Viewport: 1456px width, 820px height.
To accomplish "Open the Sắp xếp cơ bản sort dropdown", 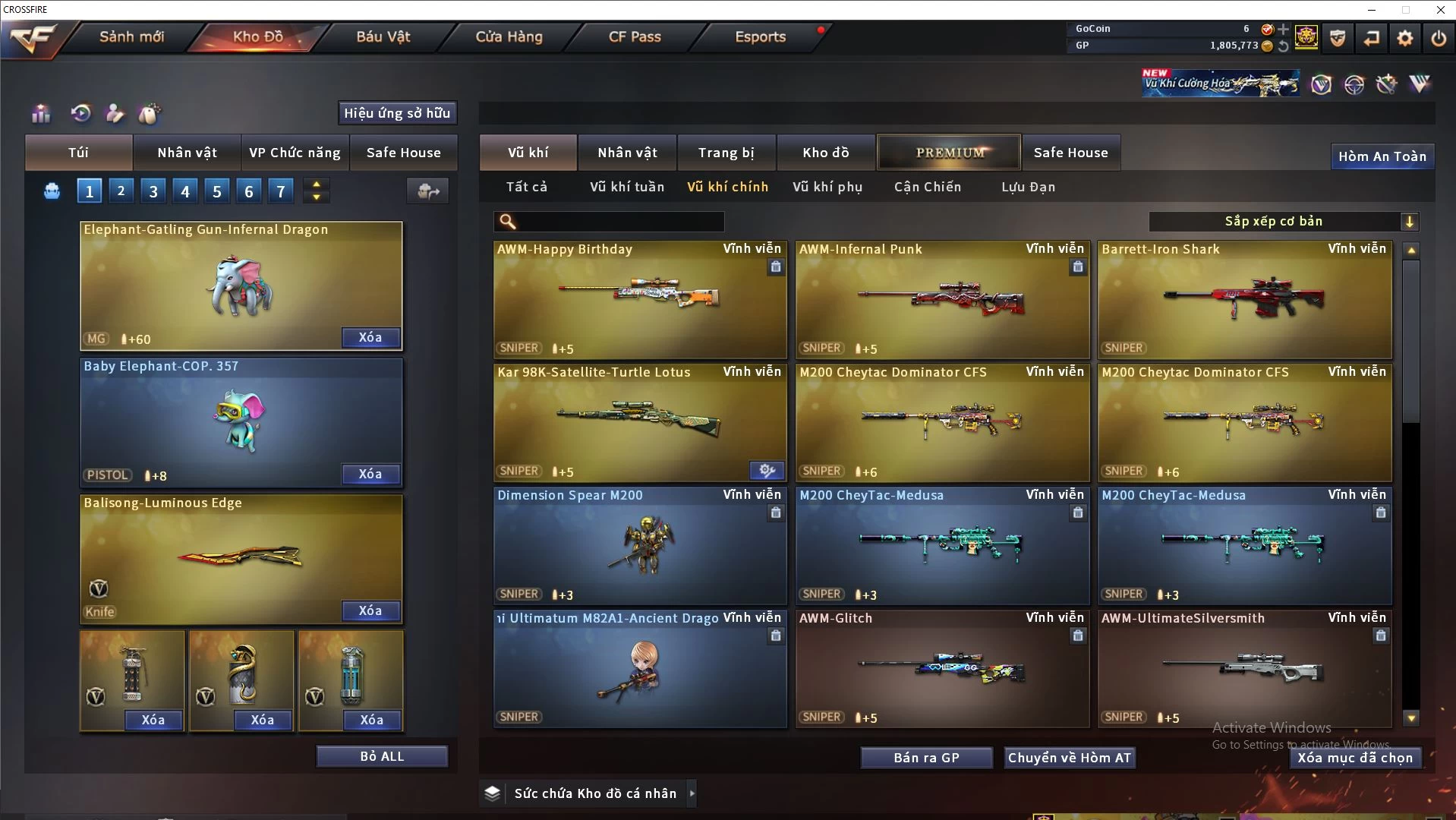I will pyautogui.click(x=1283, y=222).
